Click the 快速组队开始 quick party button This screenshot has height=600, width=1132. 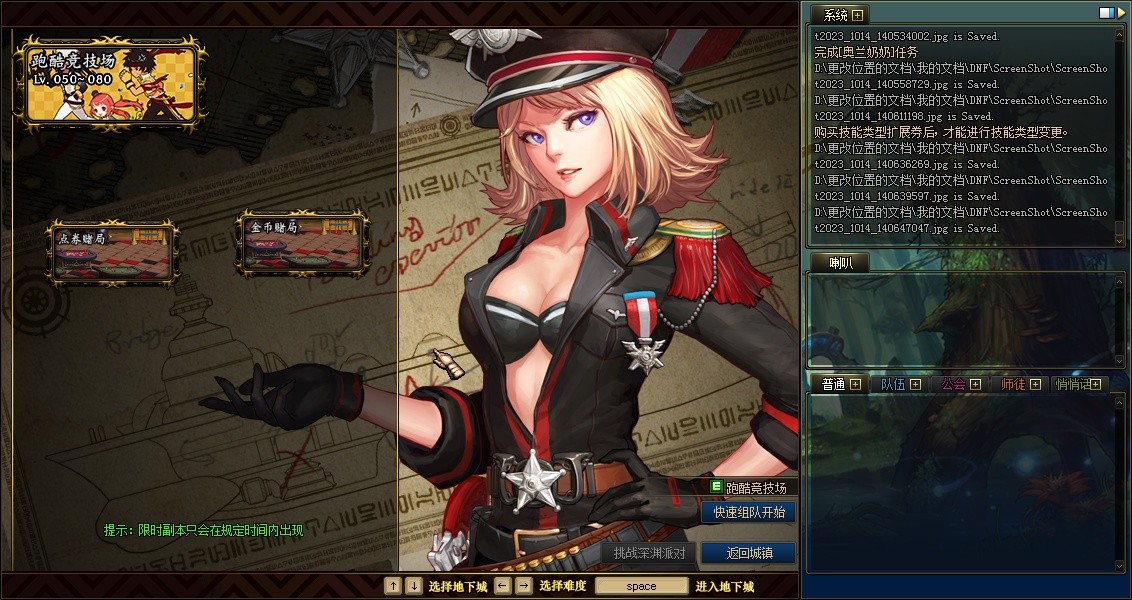749,512
